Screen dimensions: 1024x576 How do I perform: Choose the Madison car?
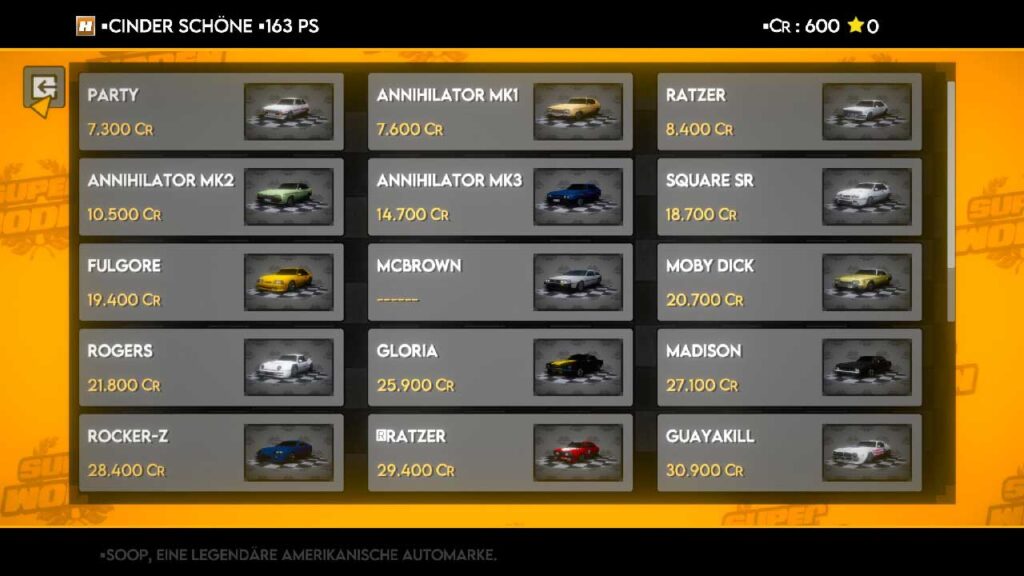click(x=789, y=367)
